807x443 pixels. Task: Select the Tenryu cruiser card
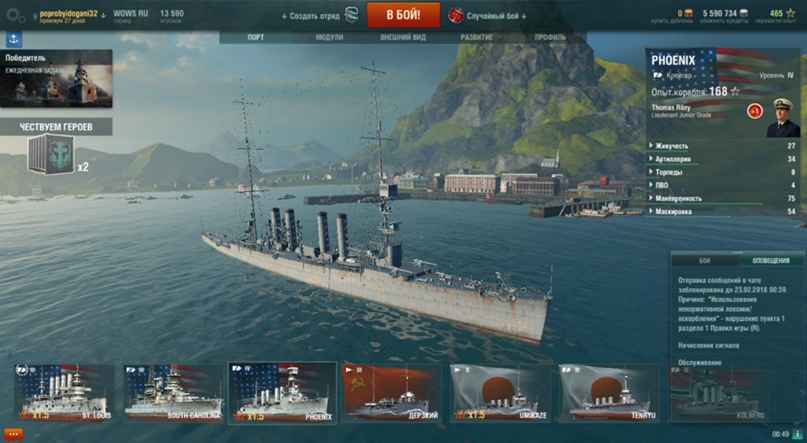click(607, 391)
